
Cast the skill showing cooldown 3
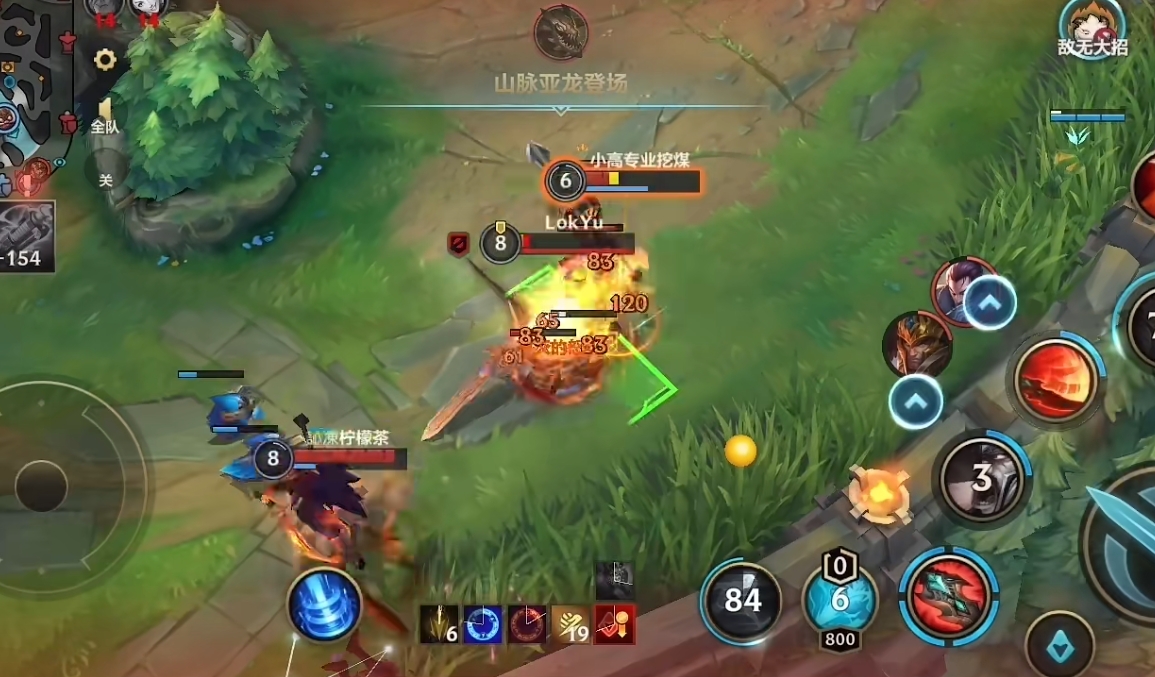coord(983,479)
